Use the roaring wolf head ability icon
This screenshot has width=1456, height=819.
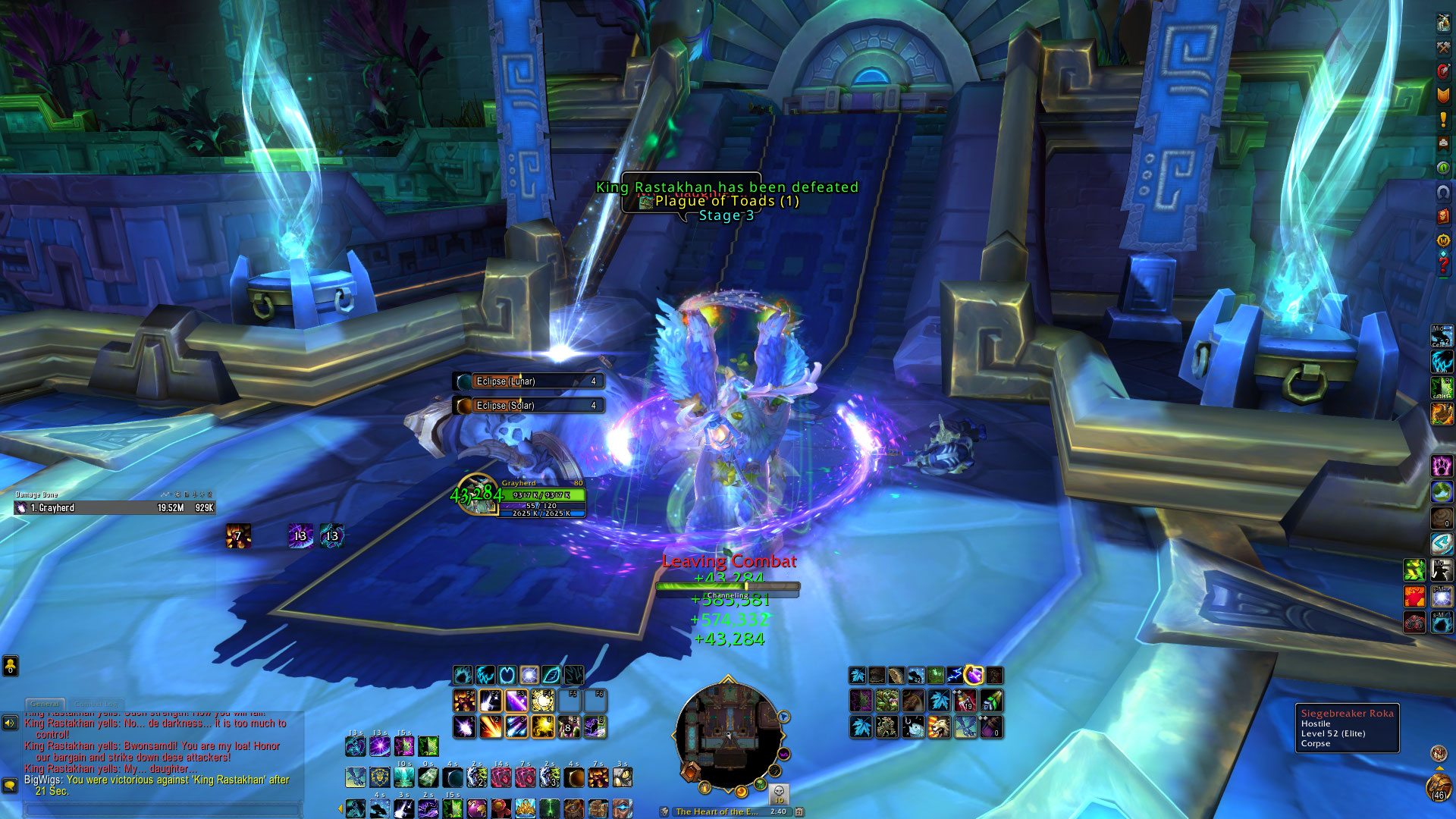[x=939, y=727]
